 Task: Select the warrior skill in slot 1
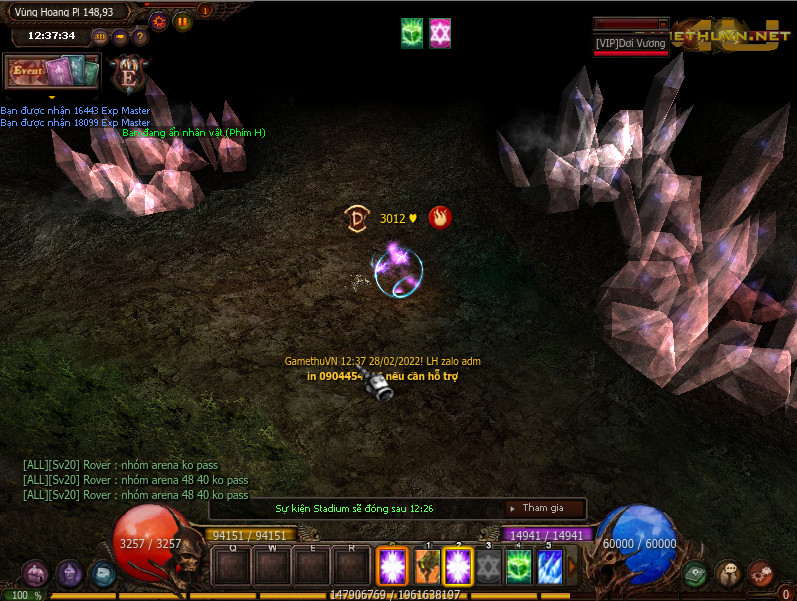tap(428, 567)
